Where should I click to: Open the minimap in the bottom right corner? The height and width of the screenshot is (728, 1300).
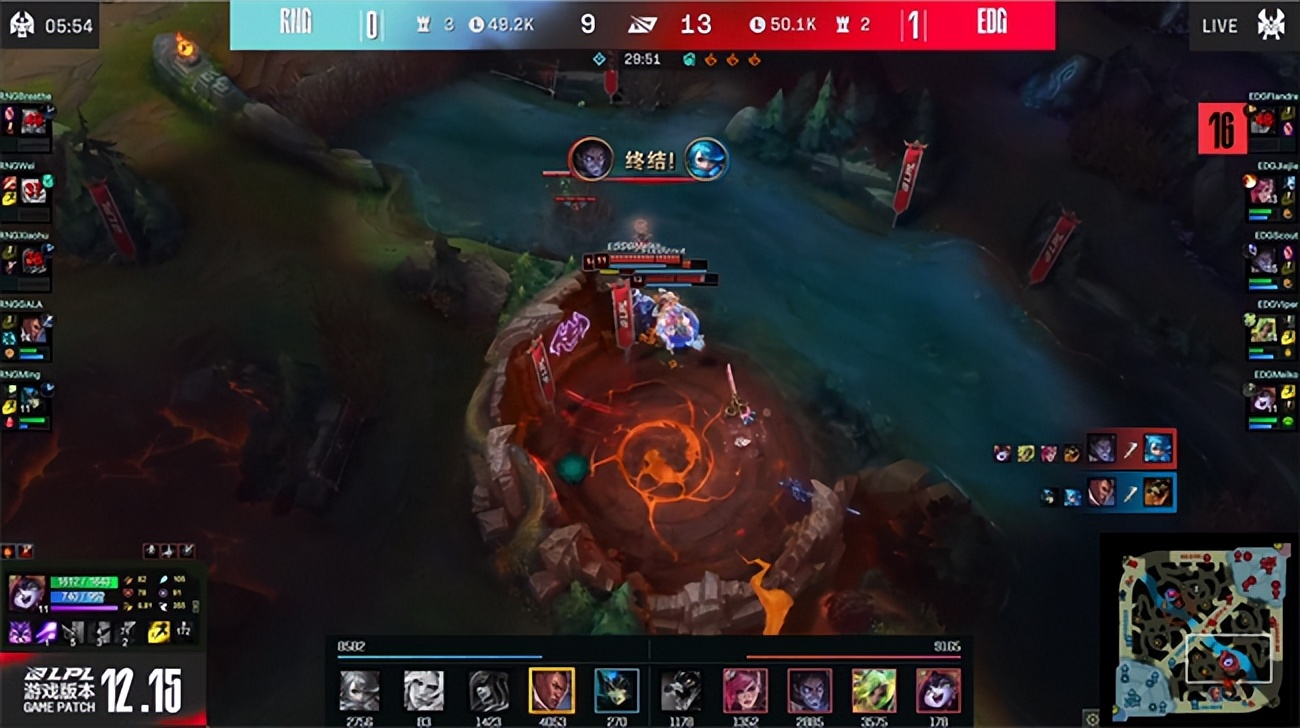point(1200,630)
